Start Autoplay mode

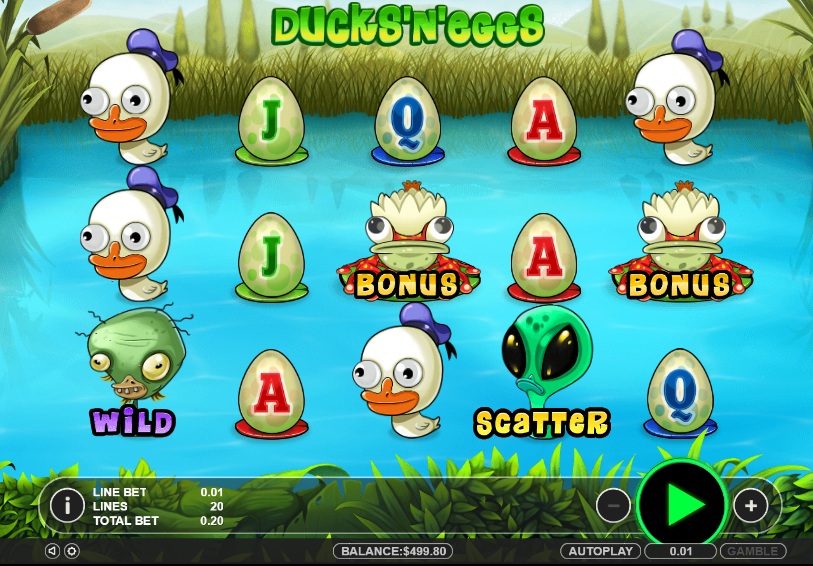(x=600, y=551)
